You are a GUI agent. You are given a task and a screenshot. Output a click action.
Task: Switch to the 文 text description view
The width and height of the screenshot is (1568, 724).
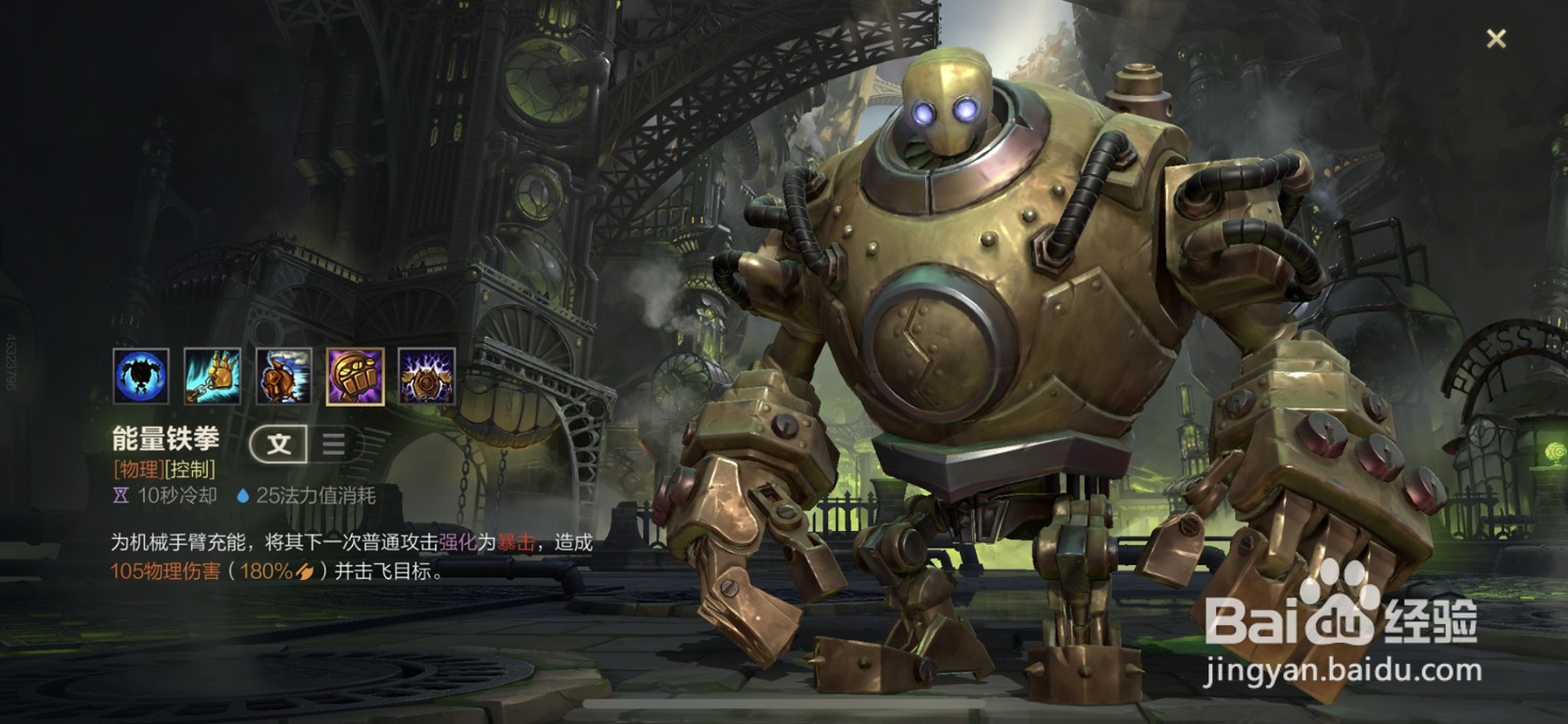279,444
